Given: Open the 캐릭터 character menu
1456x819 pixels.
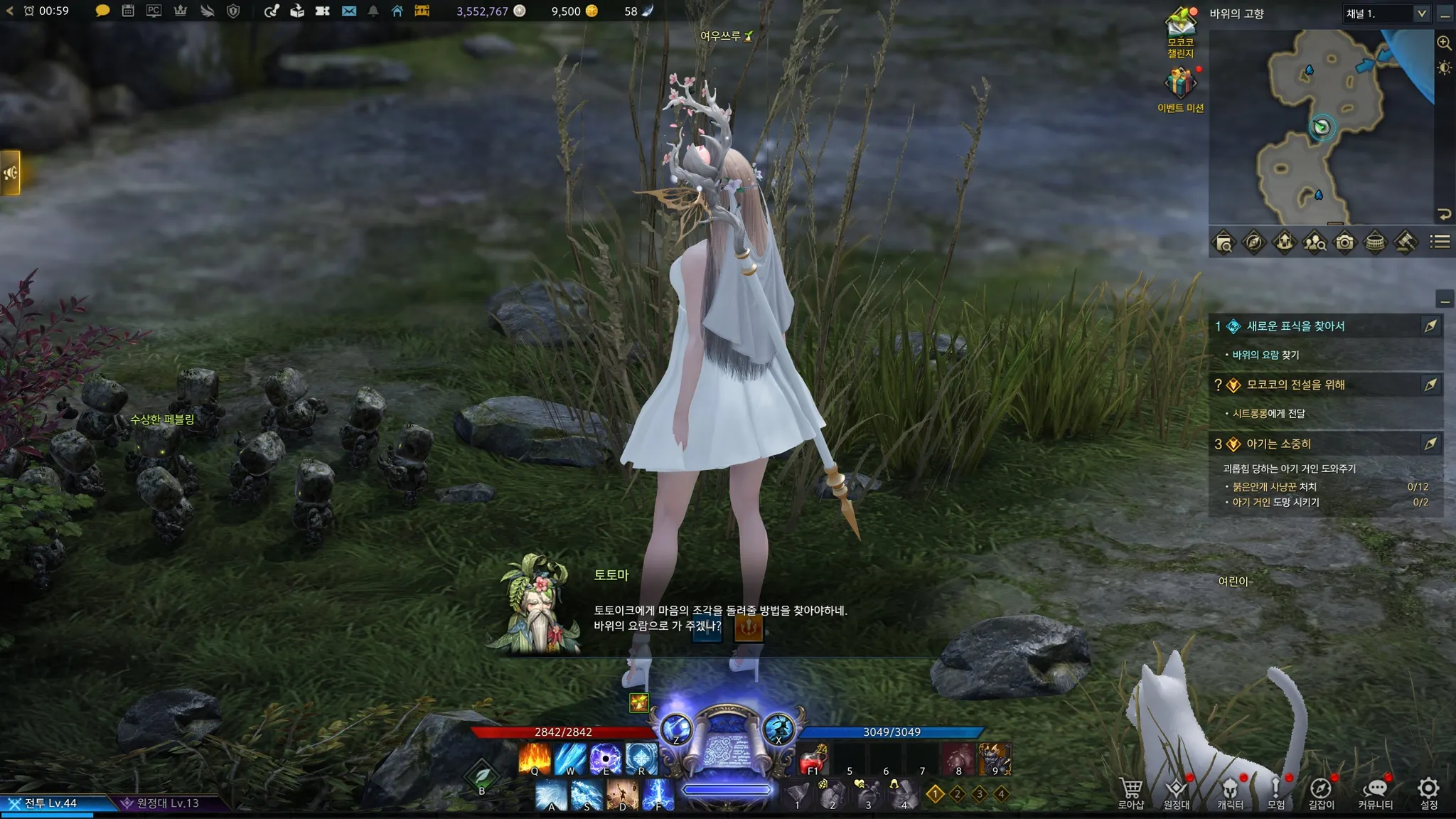Looking at the screenshot, I should click(1229, 792).
